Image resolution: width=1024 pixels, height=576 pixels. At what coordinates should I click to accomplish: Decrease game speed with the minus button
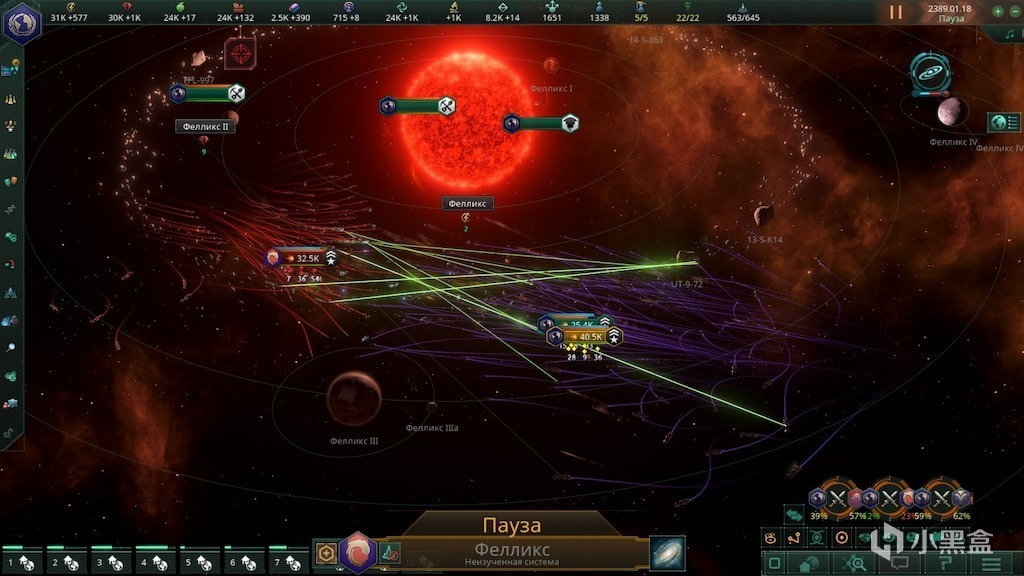coord(1013,11)
